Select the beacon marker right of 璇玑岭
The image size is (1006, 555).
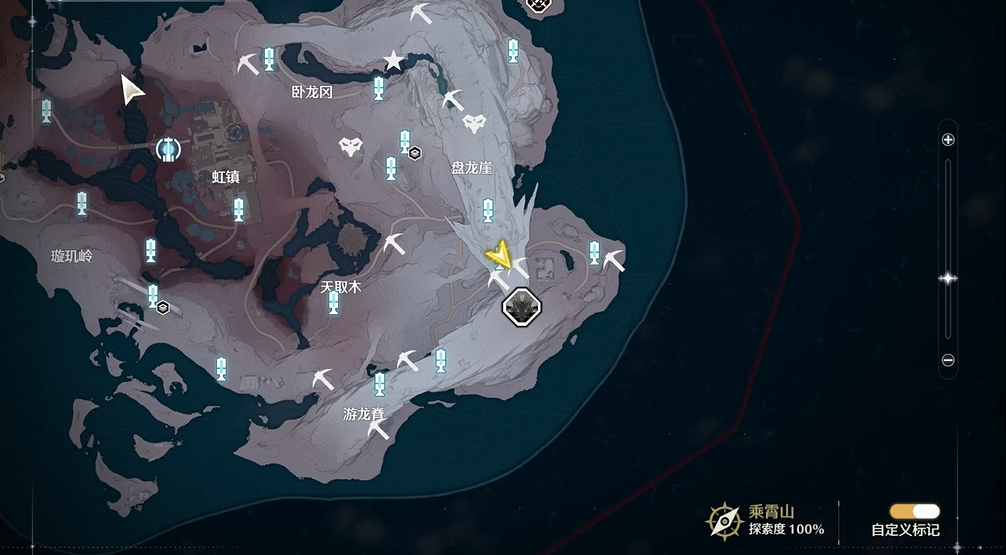point(151,250)
